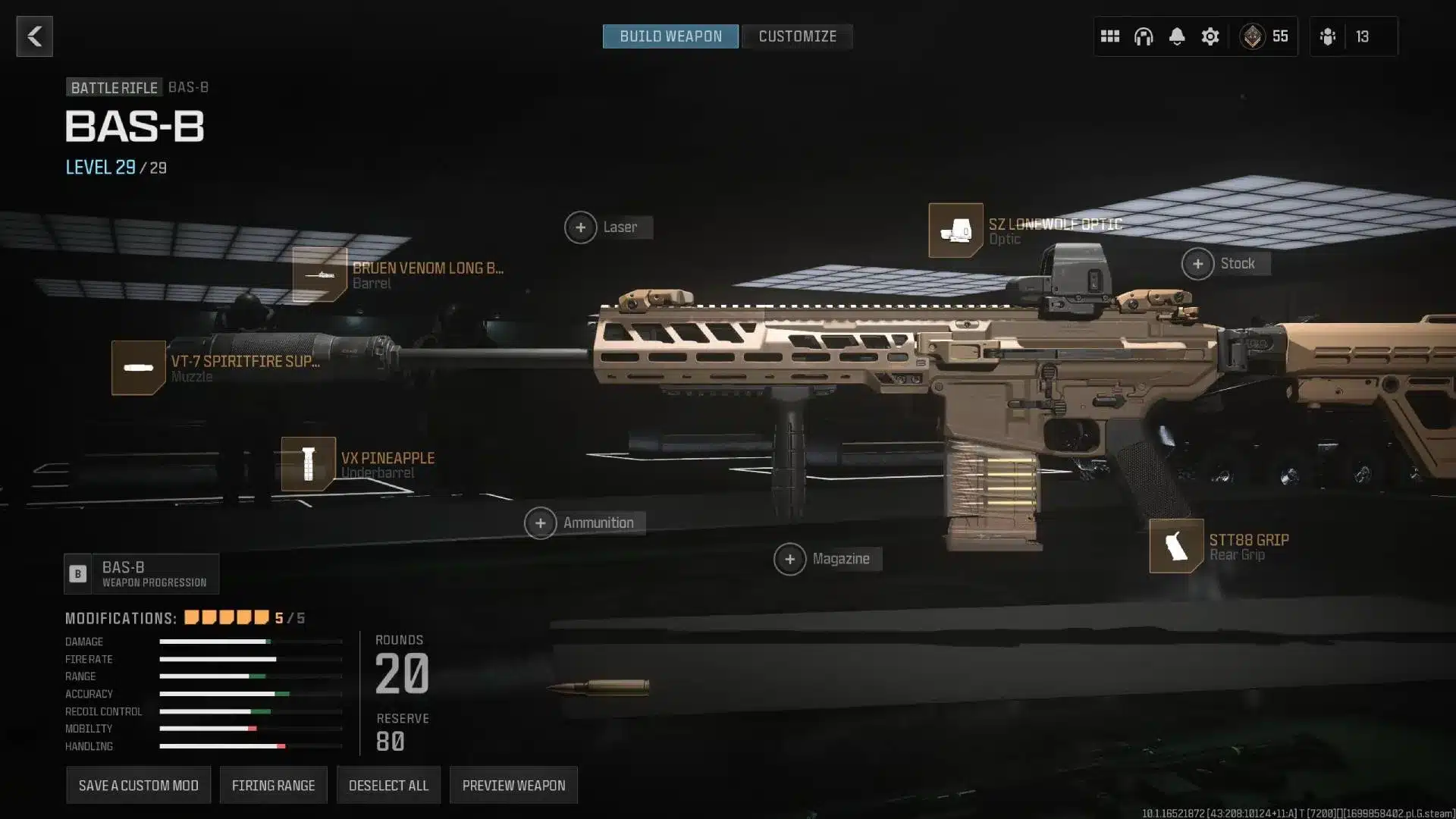The height and width of the screenshot is (819, 1456).
Task: Open the settings gear menu
Action: pos(1210,36)
